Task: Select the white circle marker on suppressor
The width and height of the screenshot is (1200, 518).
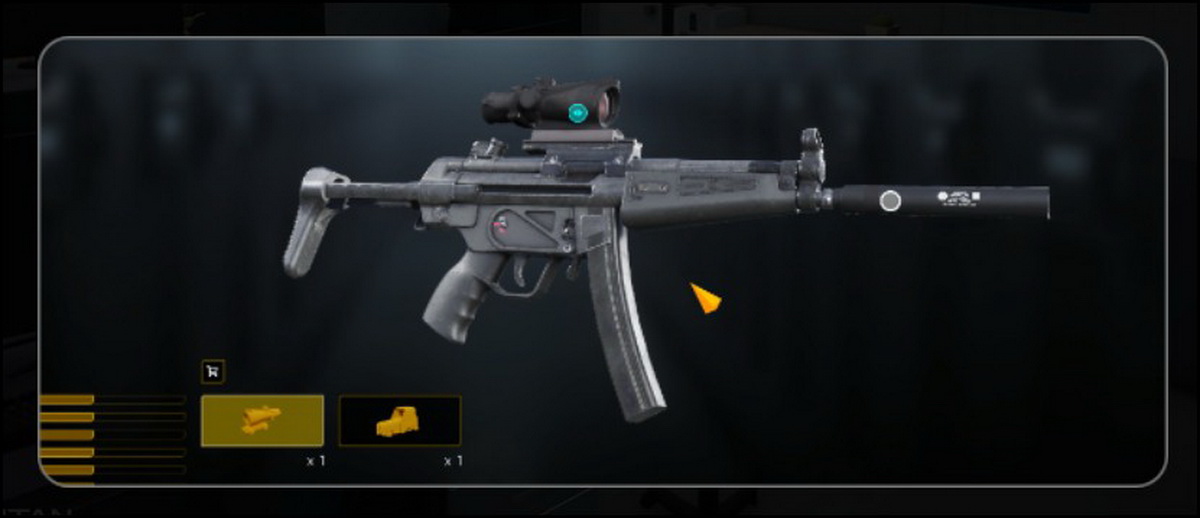Action: point(890,201)
